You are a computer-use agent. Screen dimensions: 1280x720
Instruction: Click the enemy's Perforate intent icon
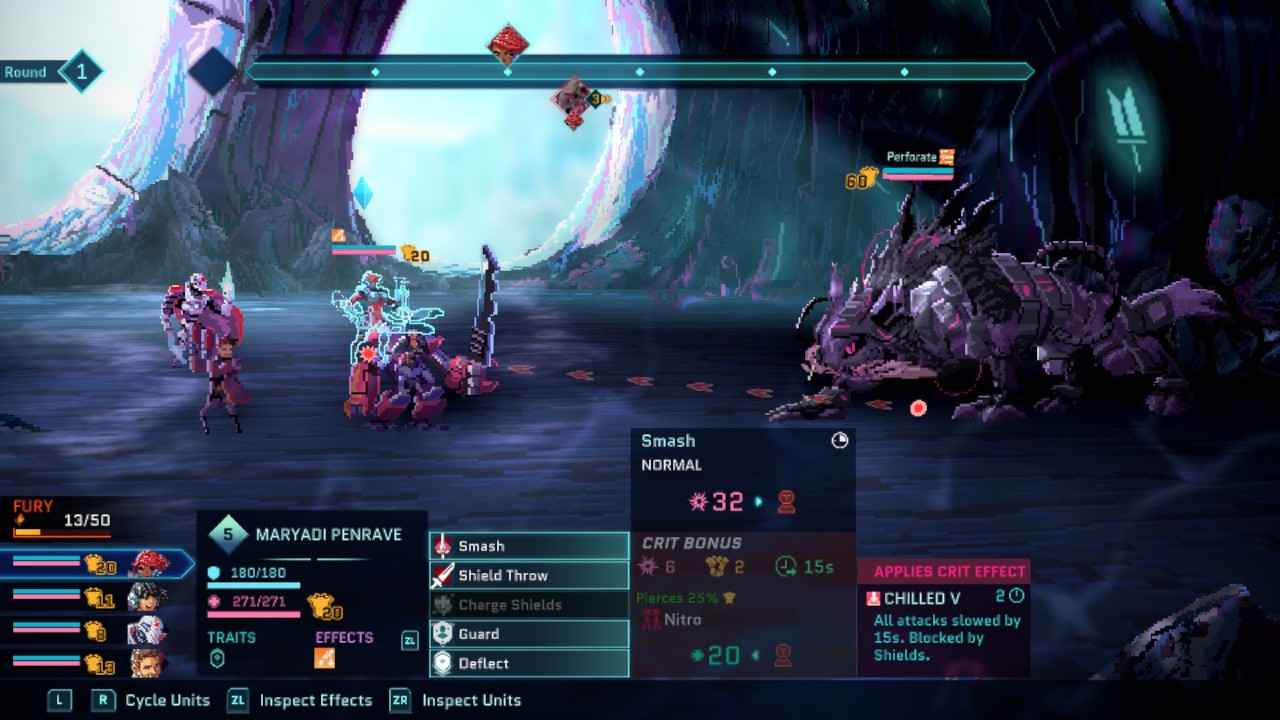(x=946, y=157)
